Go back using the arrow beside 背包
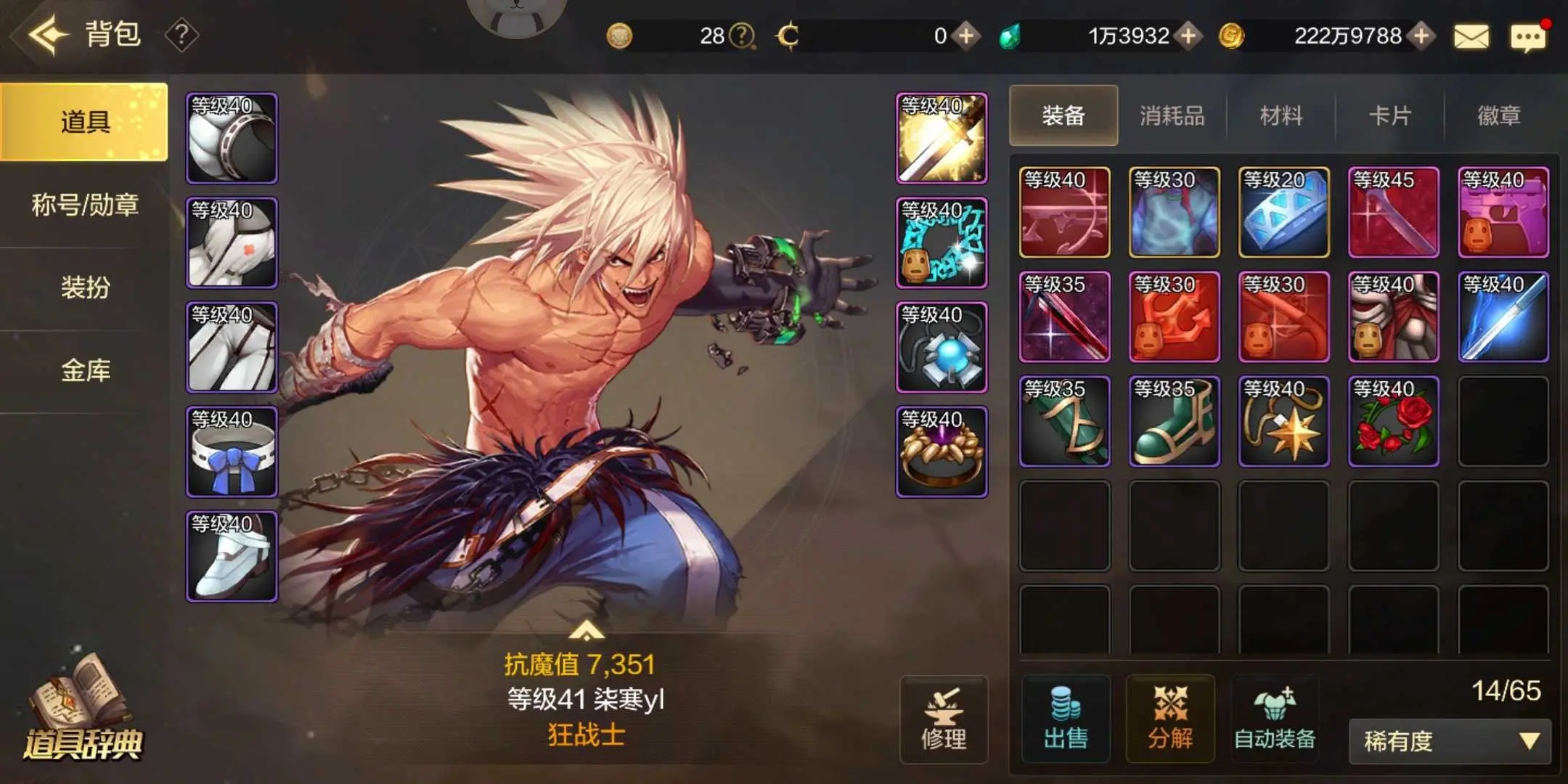 pyautogui.click(x=48, y=34)
